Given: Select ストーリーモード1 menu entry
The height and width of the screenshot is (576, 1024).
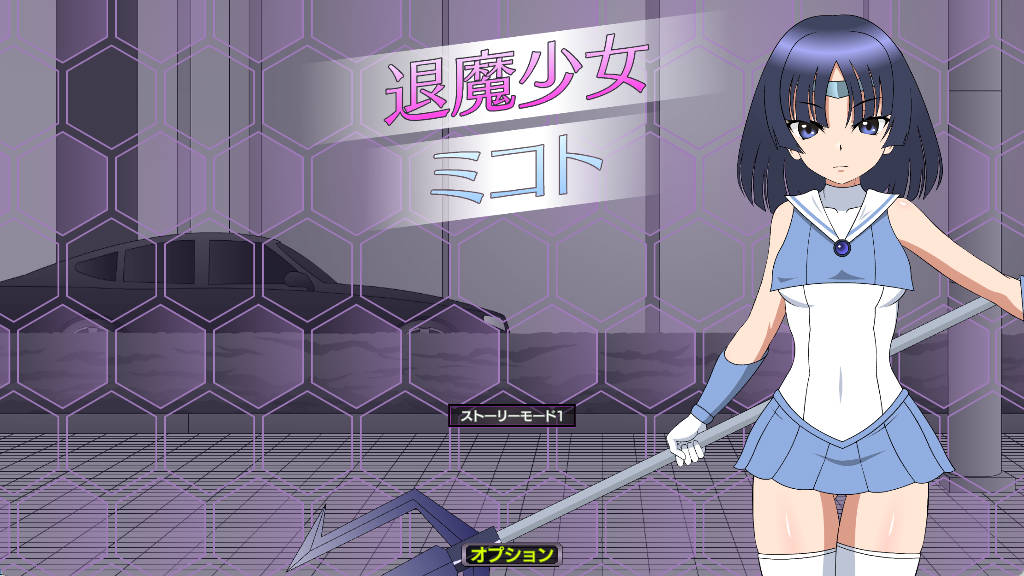Looking at the screenshot, I should point(513,416).
